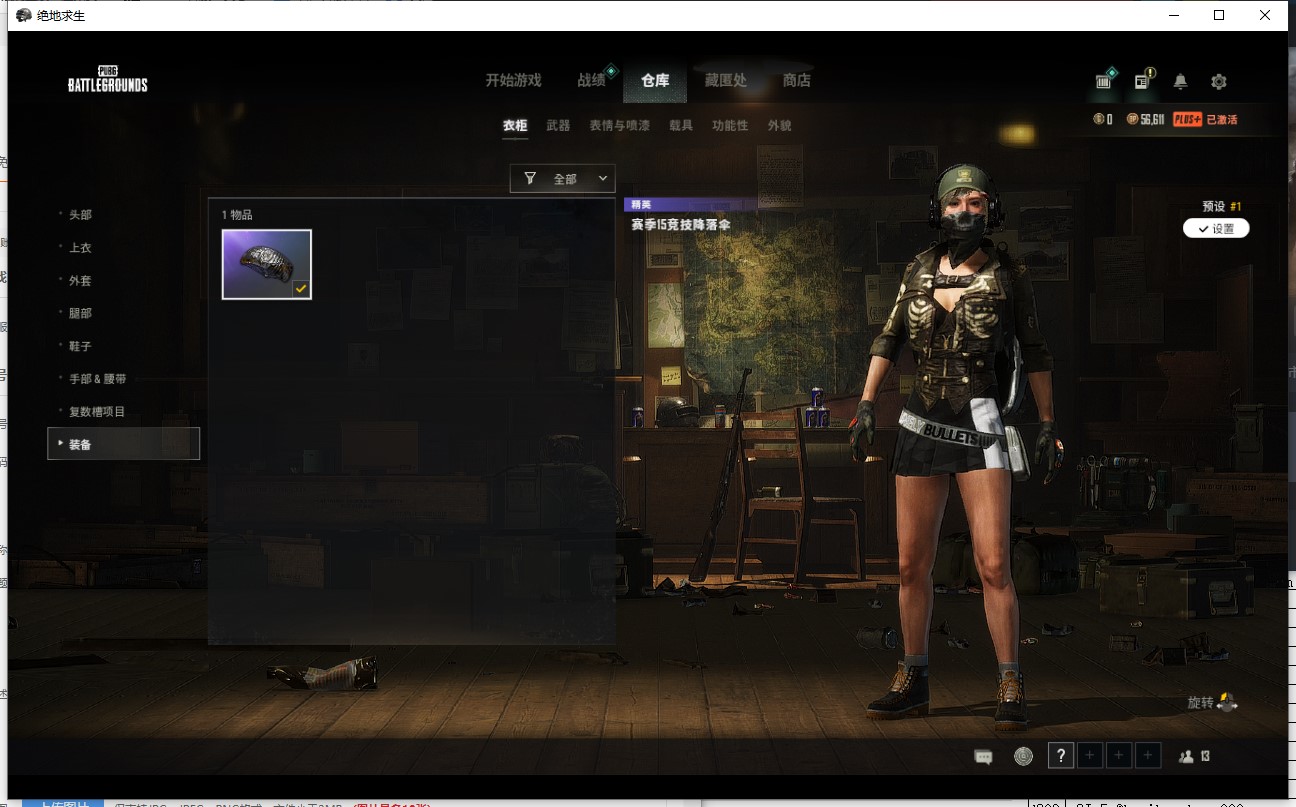Click the 设置 button under 预设 #1
1296x807 pixels.
[1216, 228]
